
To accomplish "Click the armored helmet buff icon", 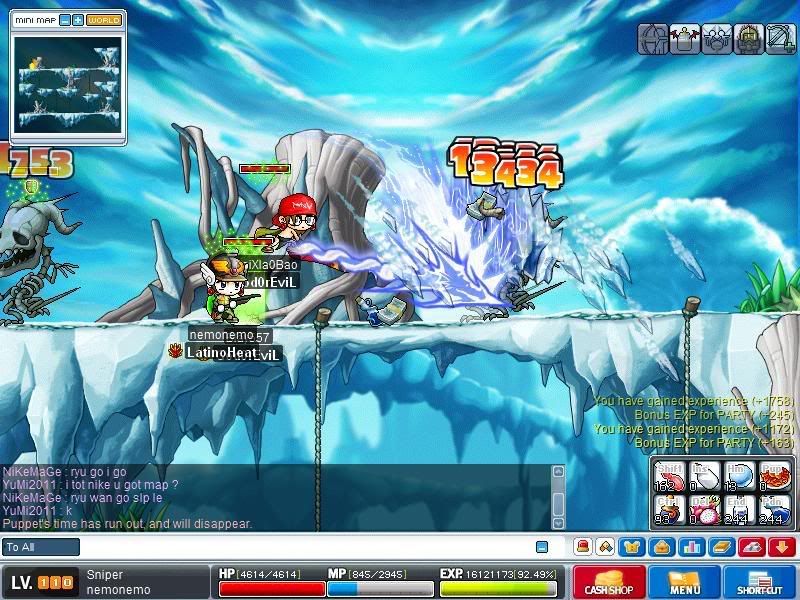I will pos(748,39).
